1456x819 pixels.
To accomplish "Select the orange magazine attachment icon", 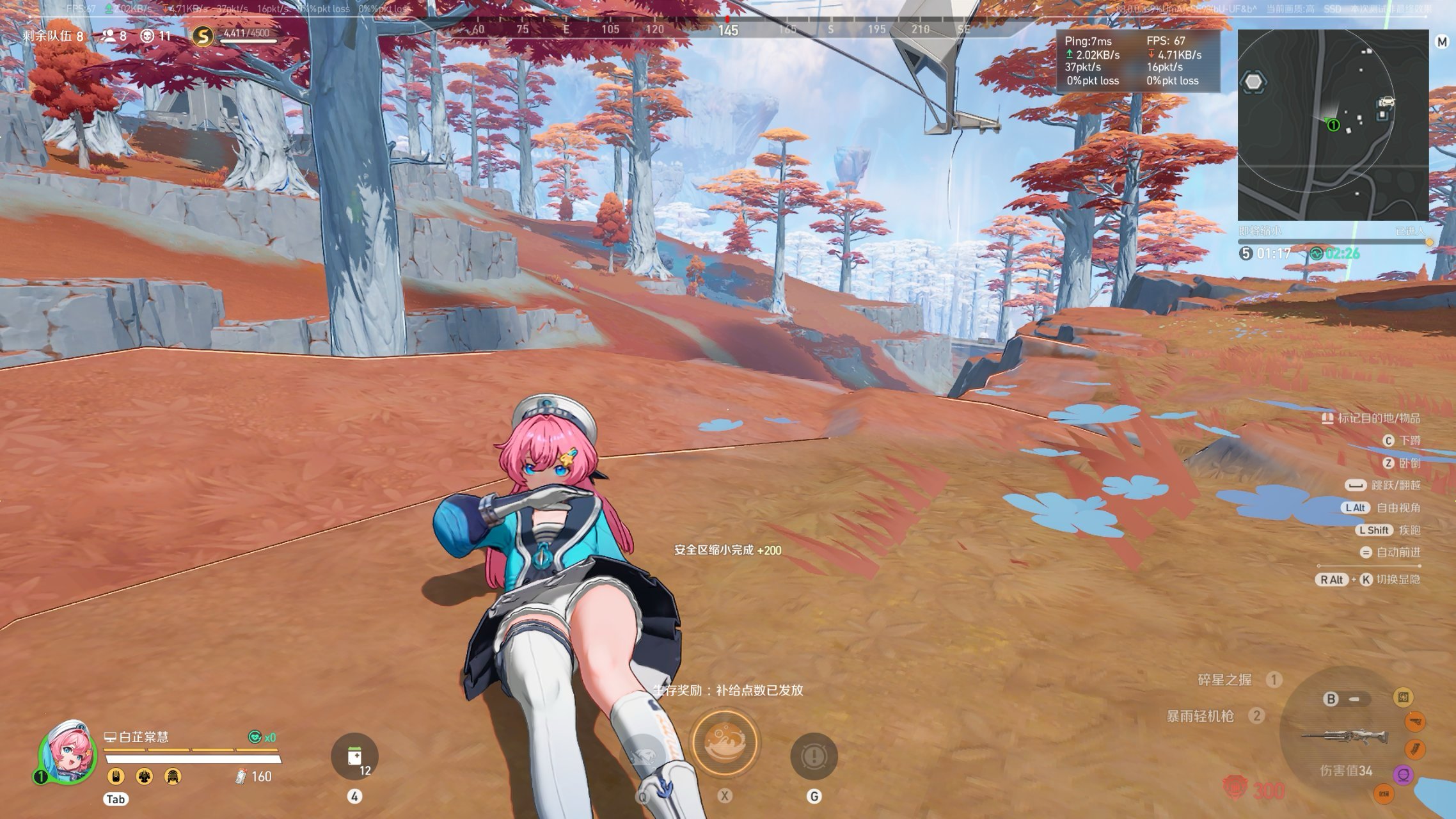I will (1414, 749).
